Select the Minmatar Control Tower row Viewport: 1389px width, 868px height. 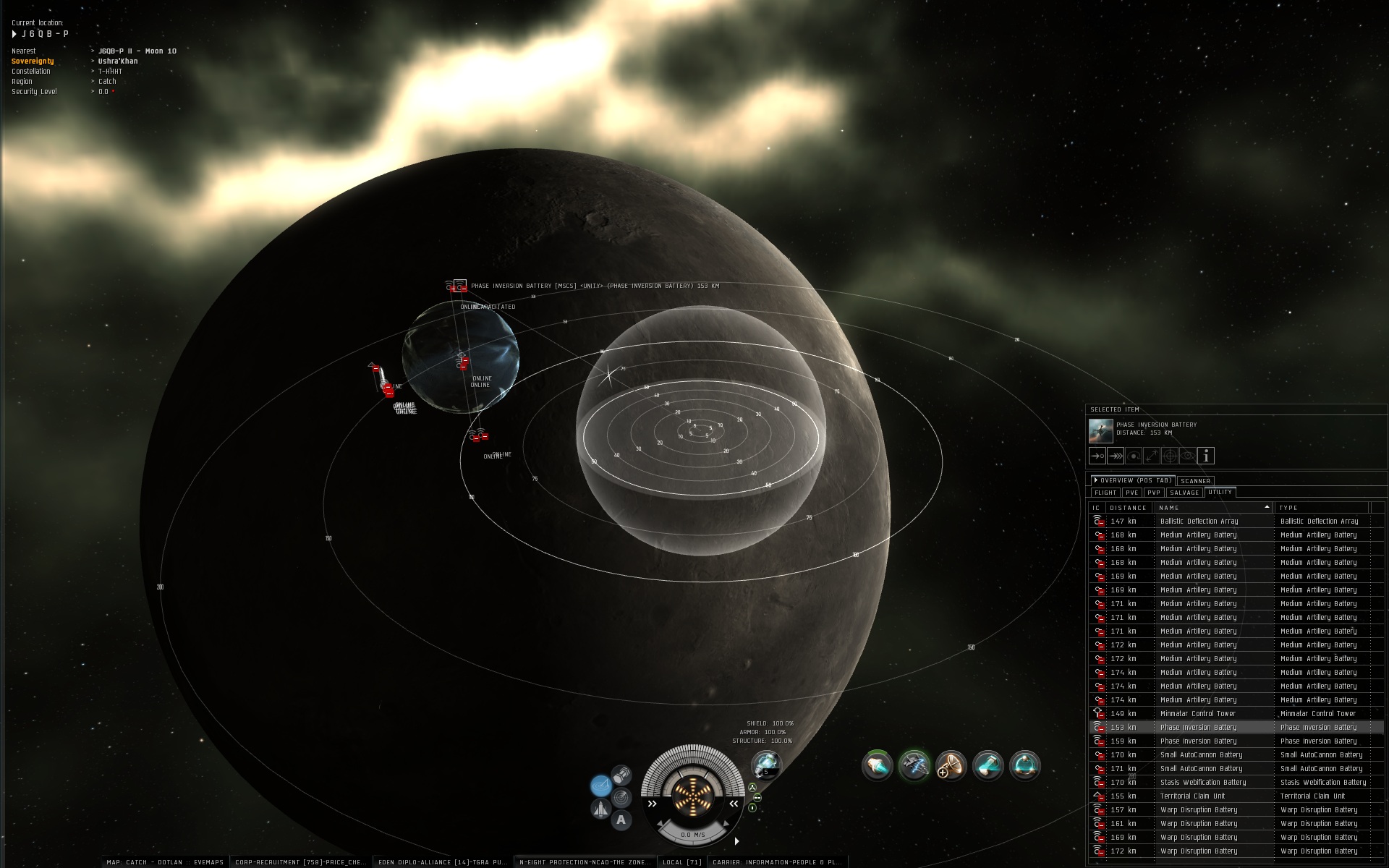click(1197, 714)
